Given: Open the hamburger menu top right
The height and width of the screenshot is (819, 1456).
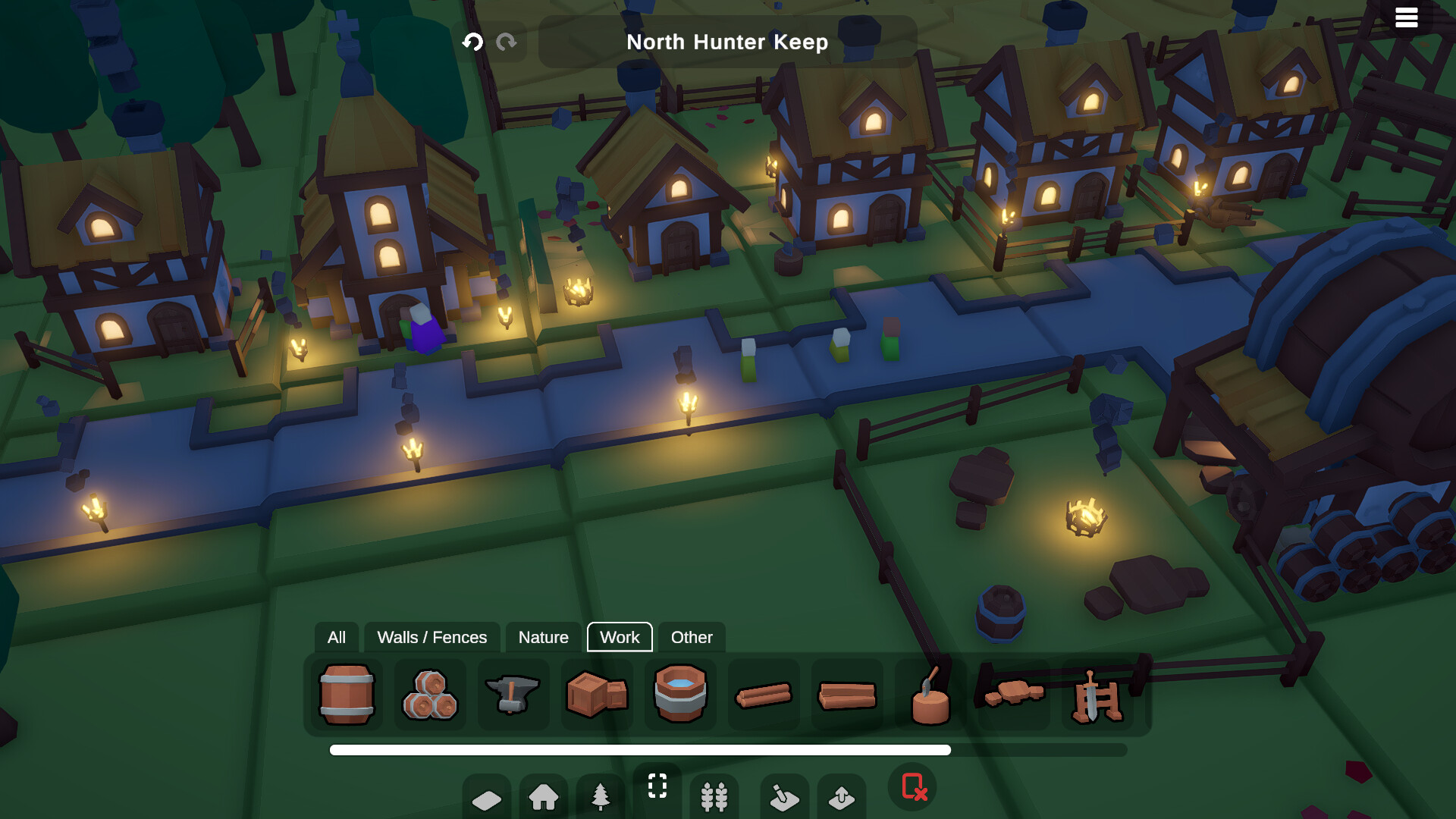Looking at the screenshot, I should (x=1407, y=17).
